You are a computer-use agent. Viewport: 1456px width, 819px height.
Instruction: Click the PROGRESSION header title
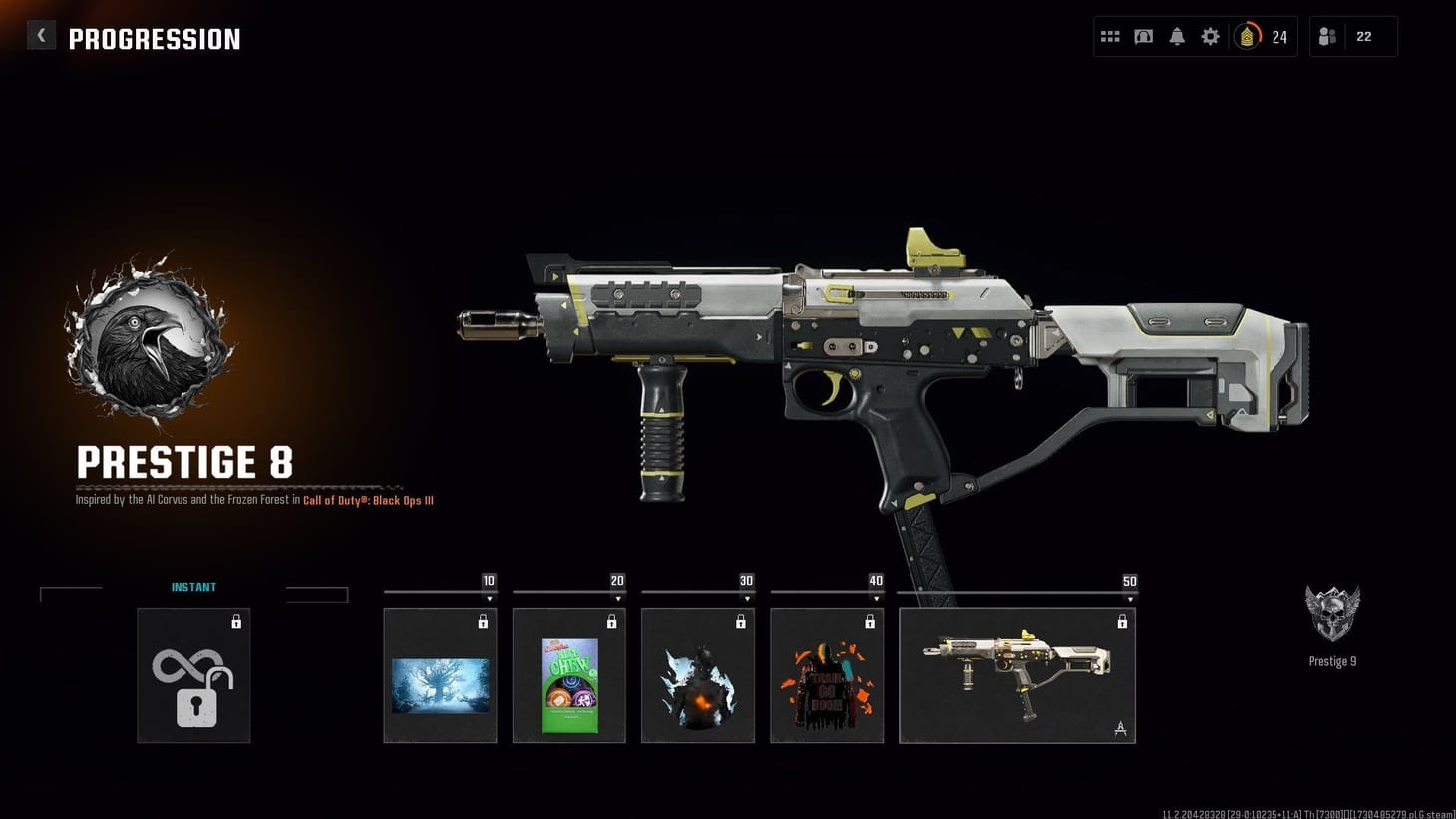[155, 38]
